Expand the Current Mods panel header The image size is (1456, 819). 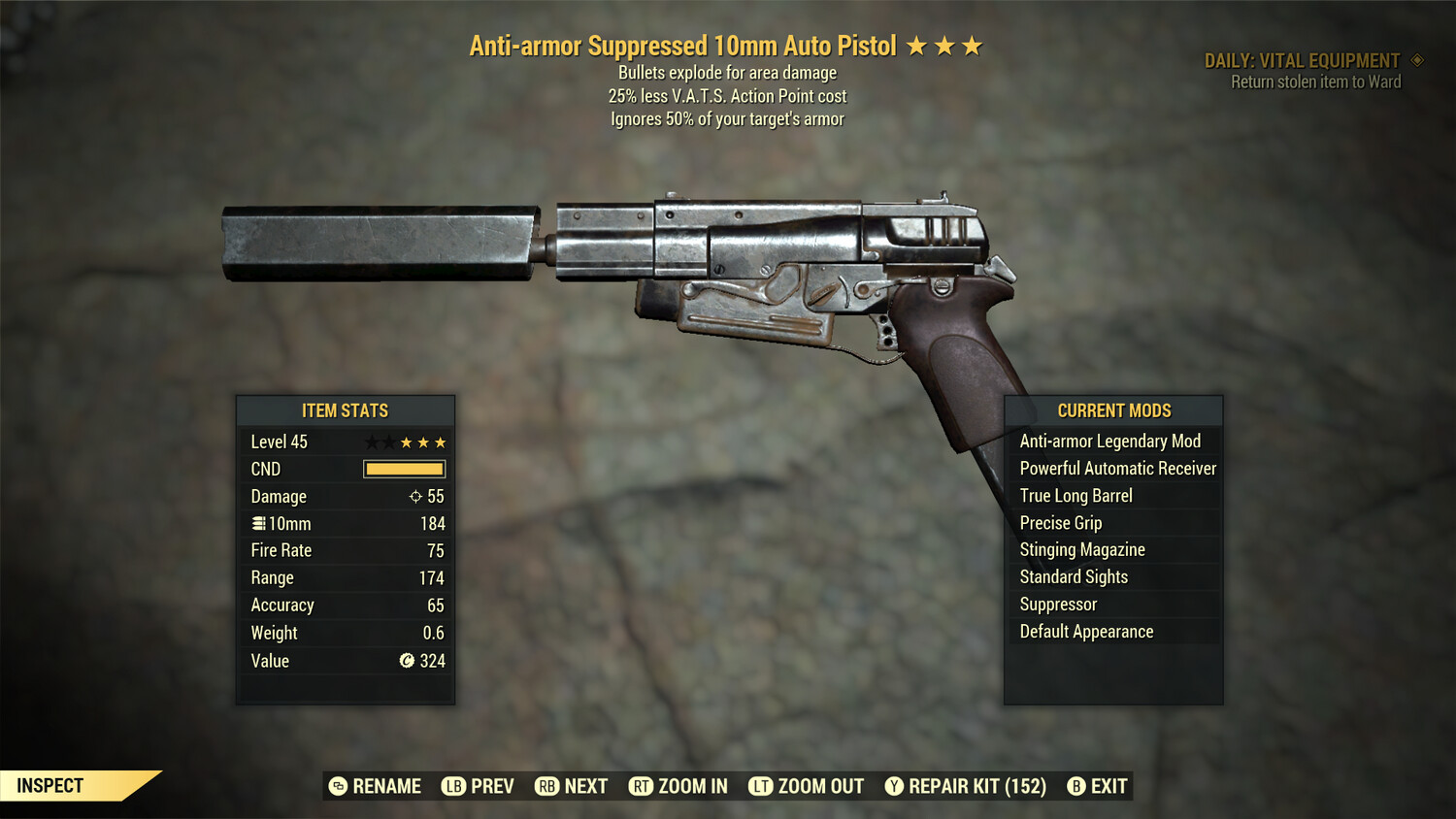pyautogui.click(x=1113, y=410)
